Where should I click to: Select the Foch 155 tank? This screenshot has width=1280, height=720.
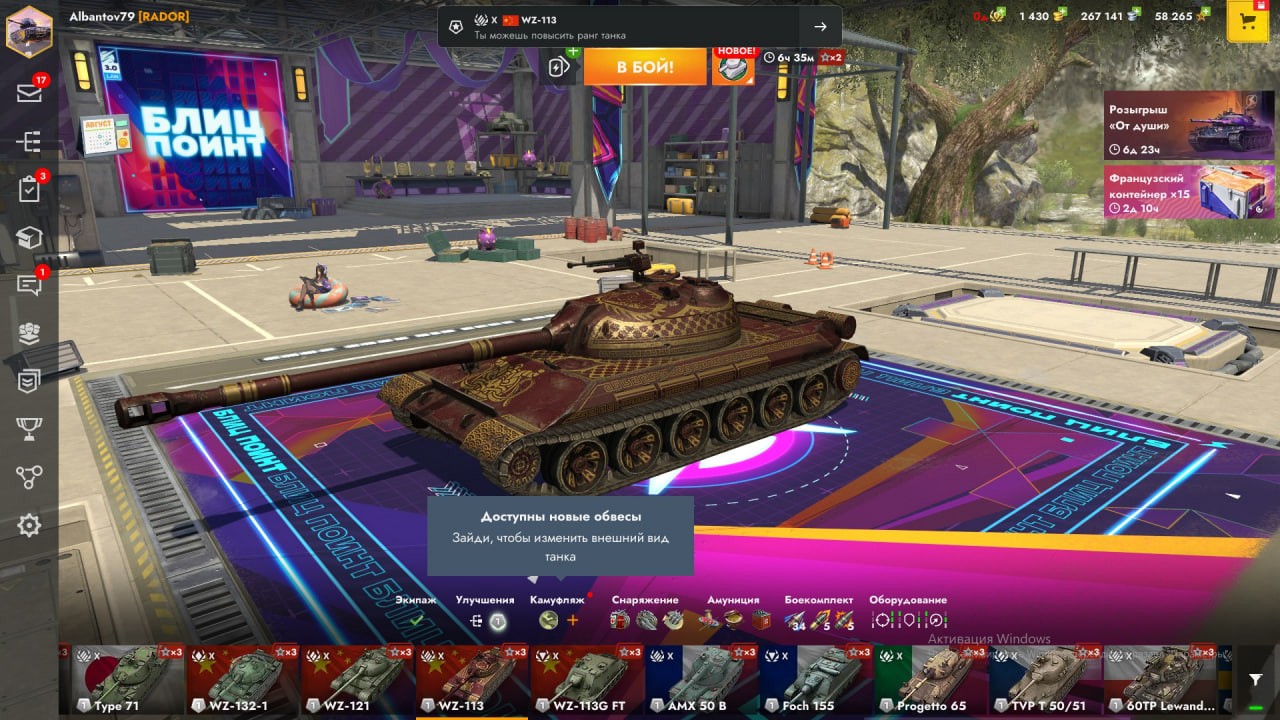pyautogui.click(x=815, y=682)
